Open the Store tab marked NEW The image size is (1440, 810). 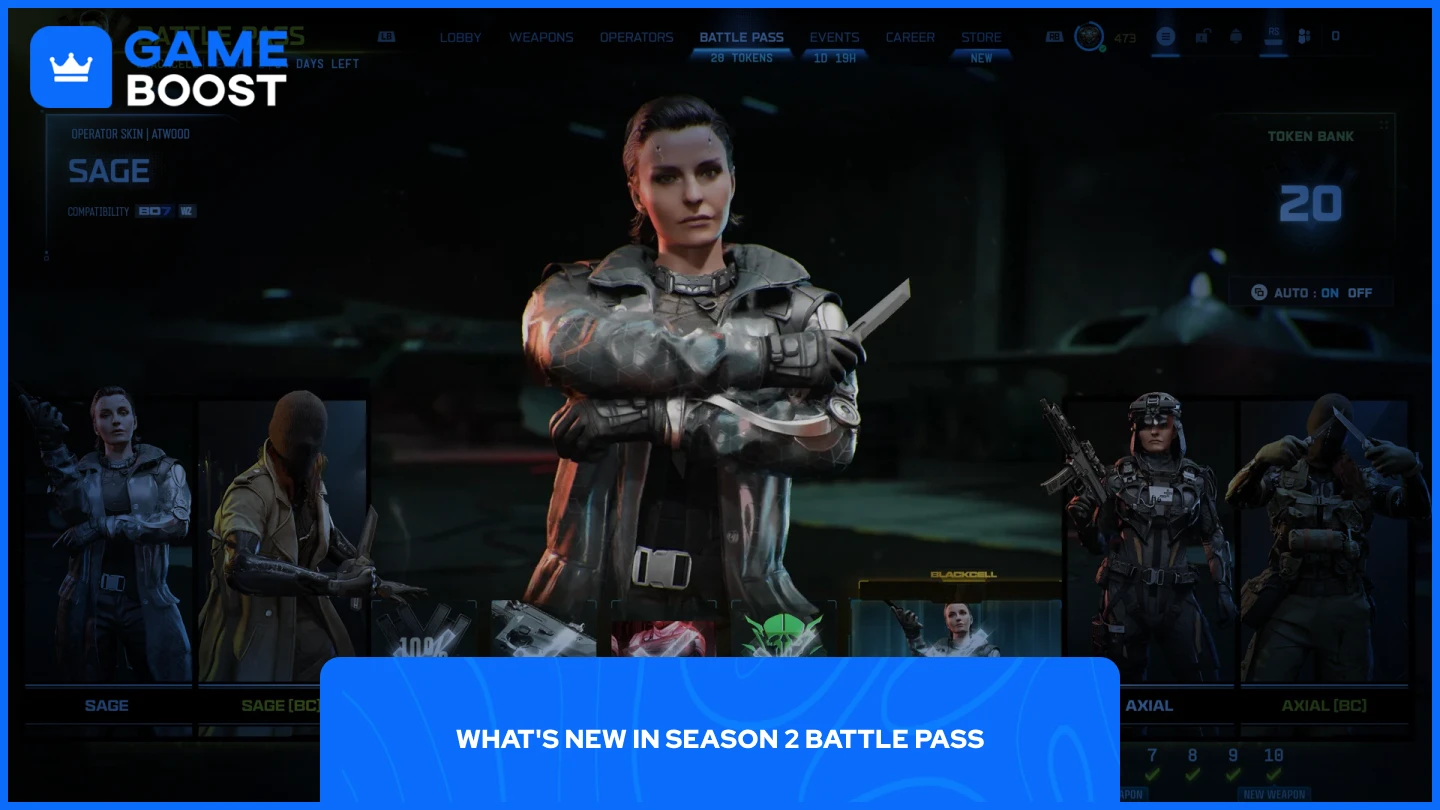[981, 37]
